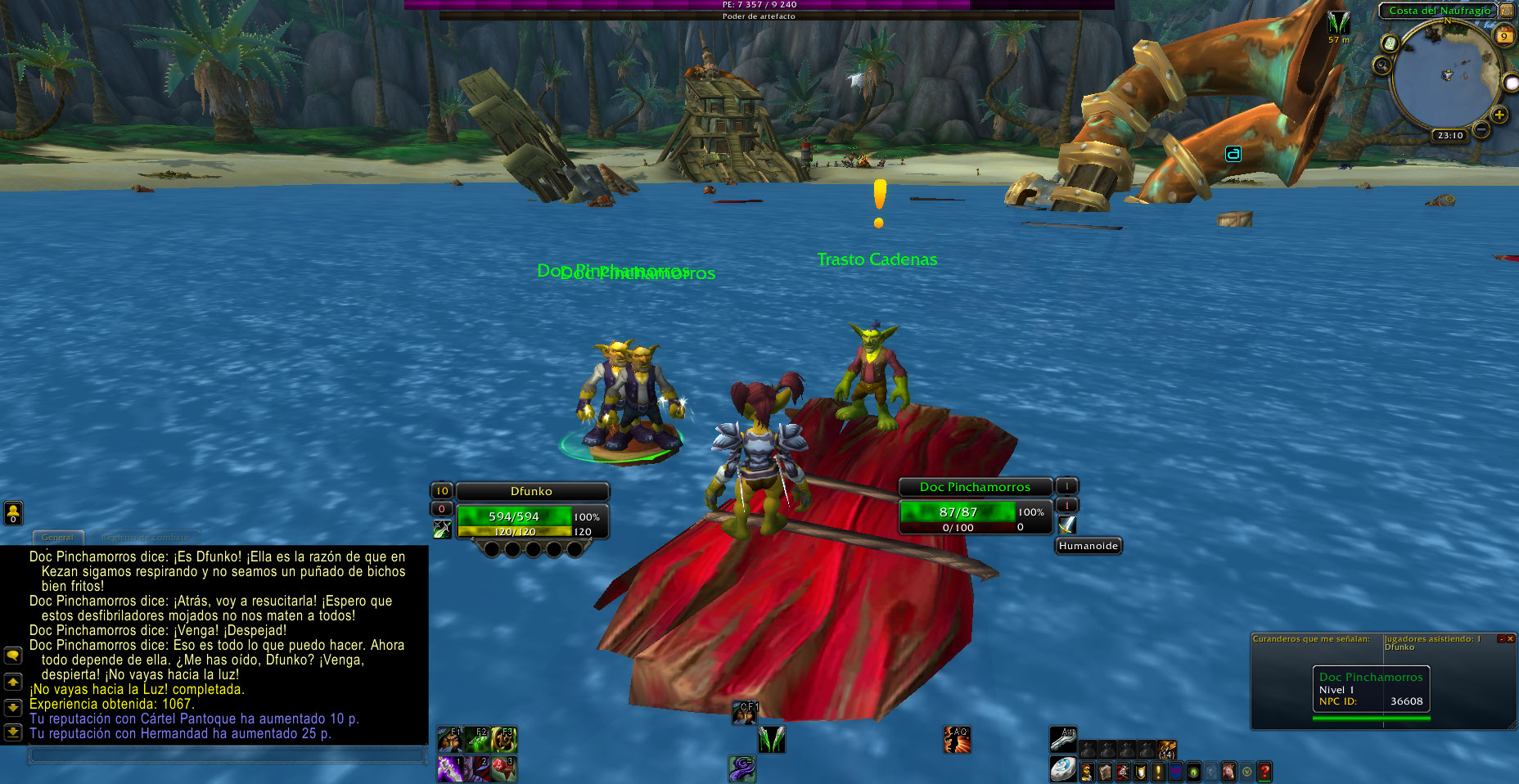Screen dimensions: 1519x784
Task: Zoom in the minimap with plus button
Action: [x=1499, y=115]
